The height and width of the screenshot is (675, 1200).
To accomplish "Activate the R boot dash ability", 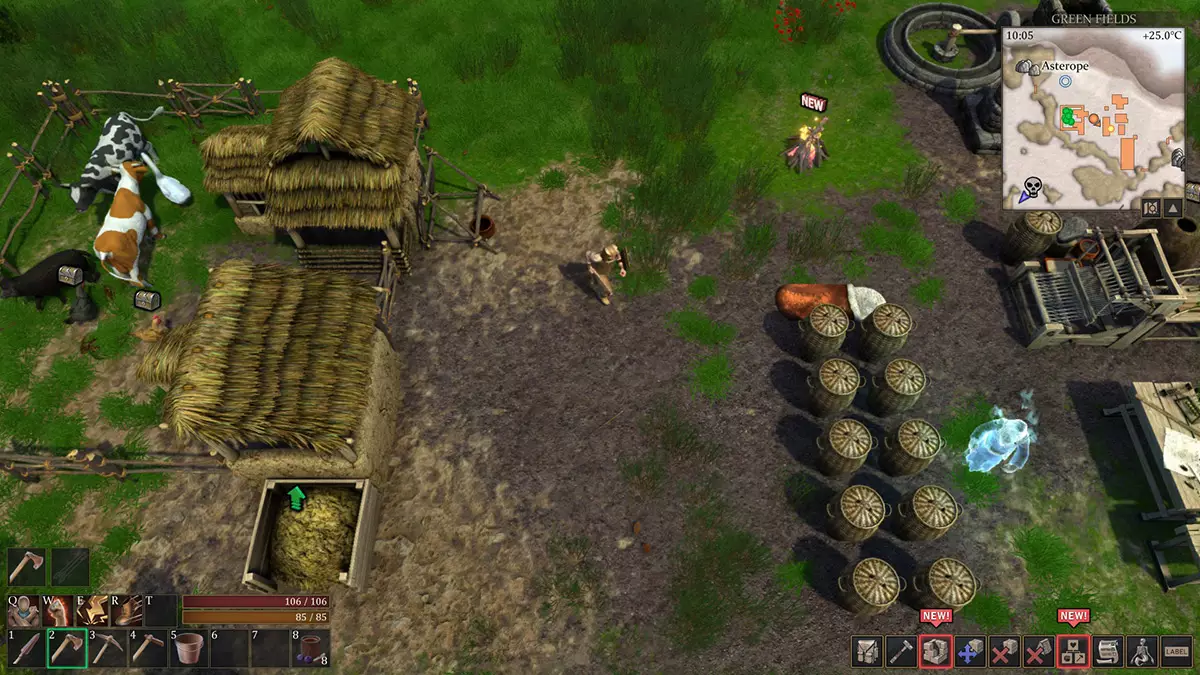I will click(128, 610).
